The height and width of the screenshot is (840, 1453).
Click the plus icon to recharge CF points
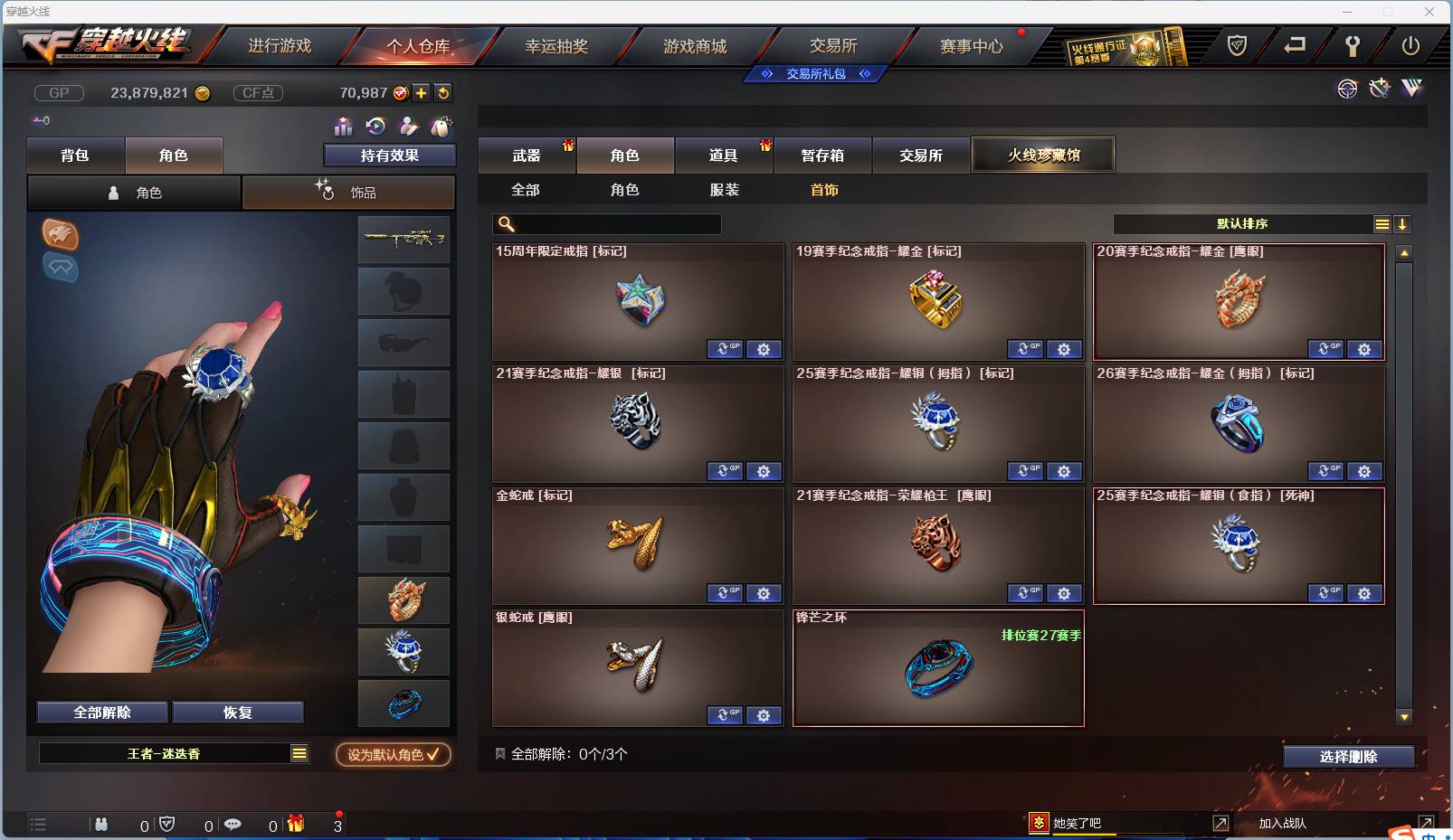click(x=422, y=92)
